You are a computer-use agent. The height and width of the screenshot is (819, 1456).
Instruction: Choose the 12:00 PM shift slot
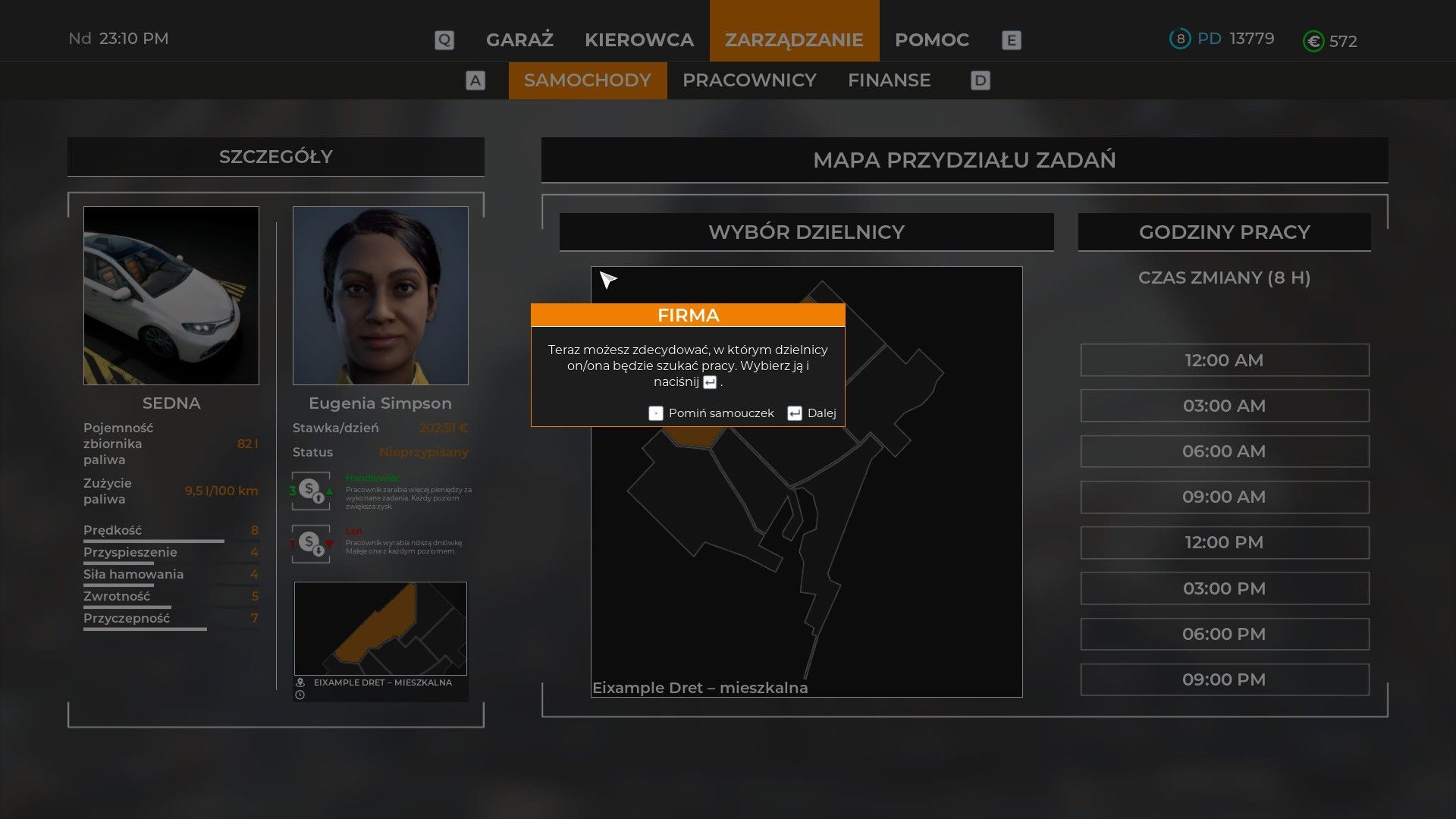tap(1224, 542)
